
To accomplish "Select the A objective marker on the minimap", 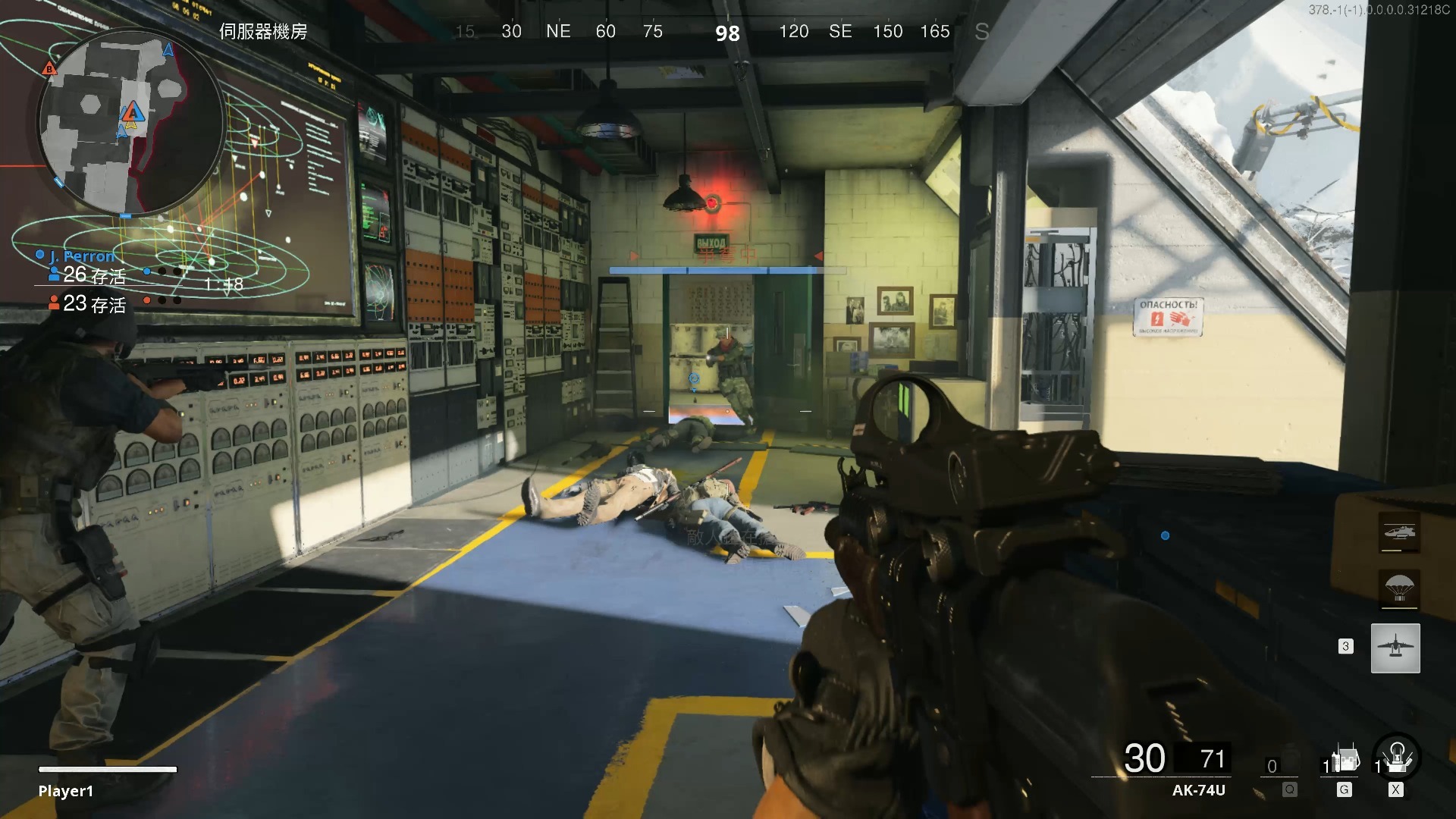I will 133,113.
